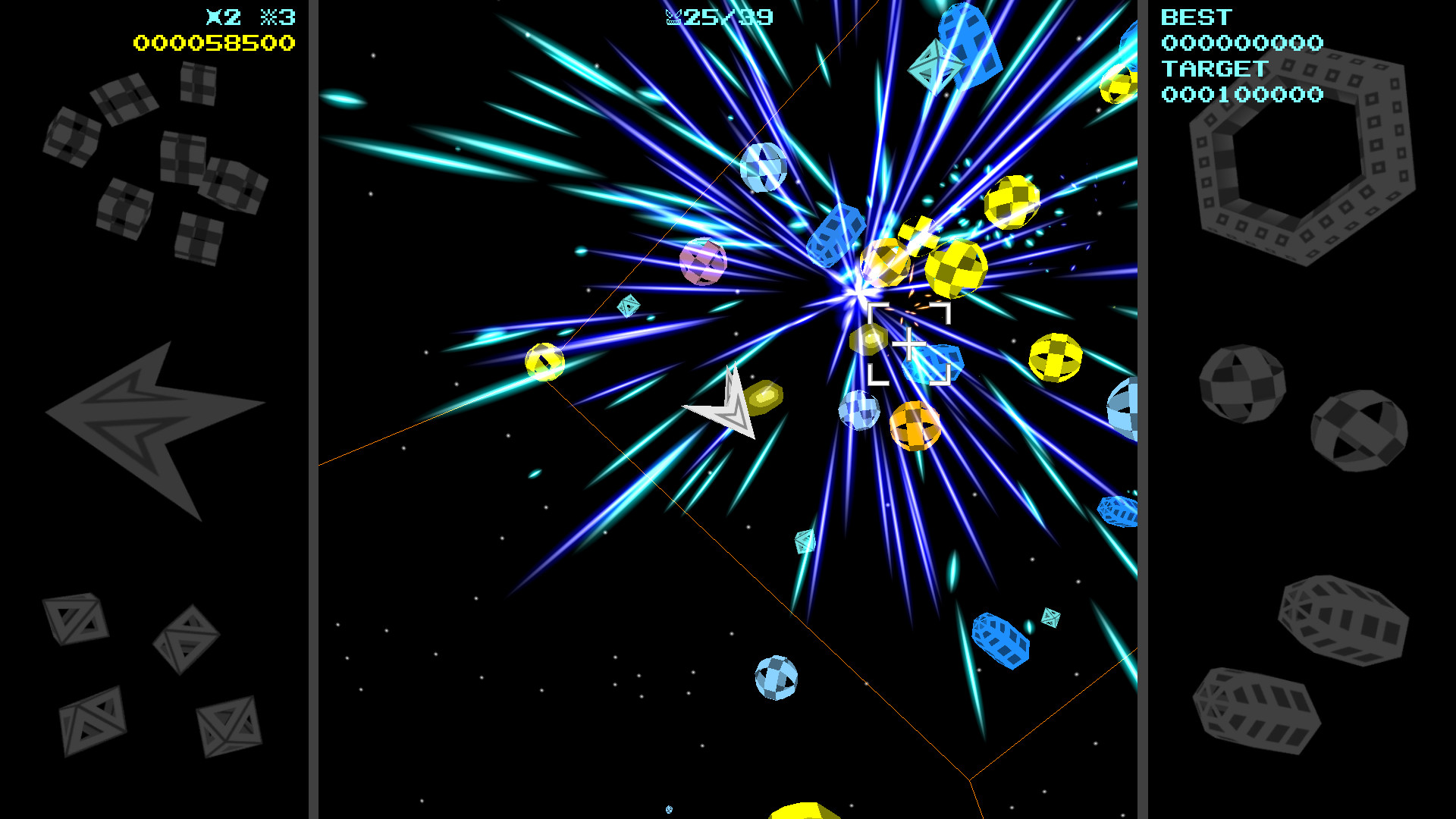The image size is (1456, 819).
Task: Click the score 000058500 display
Action: click(x=215, y=43)
